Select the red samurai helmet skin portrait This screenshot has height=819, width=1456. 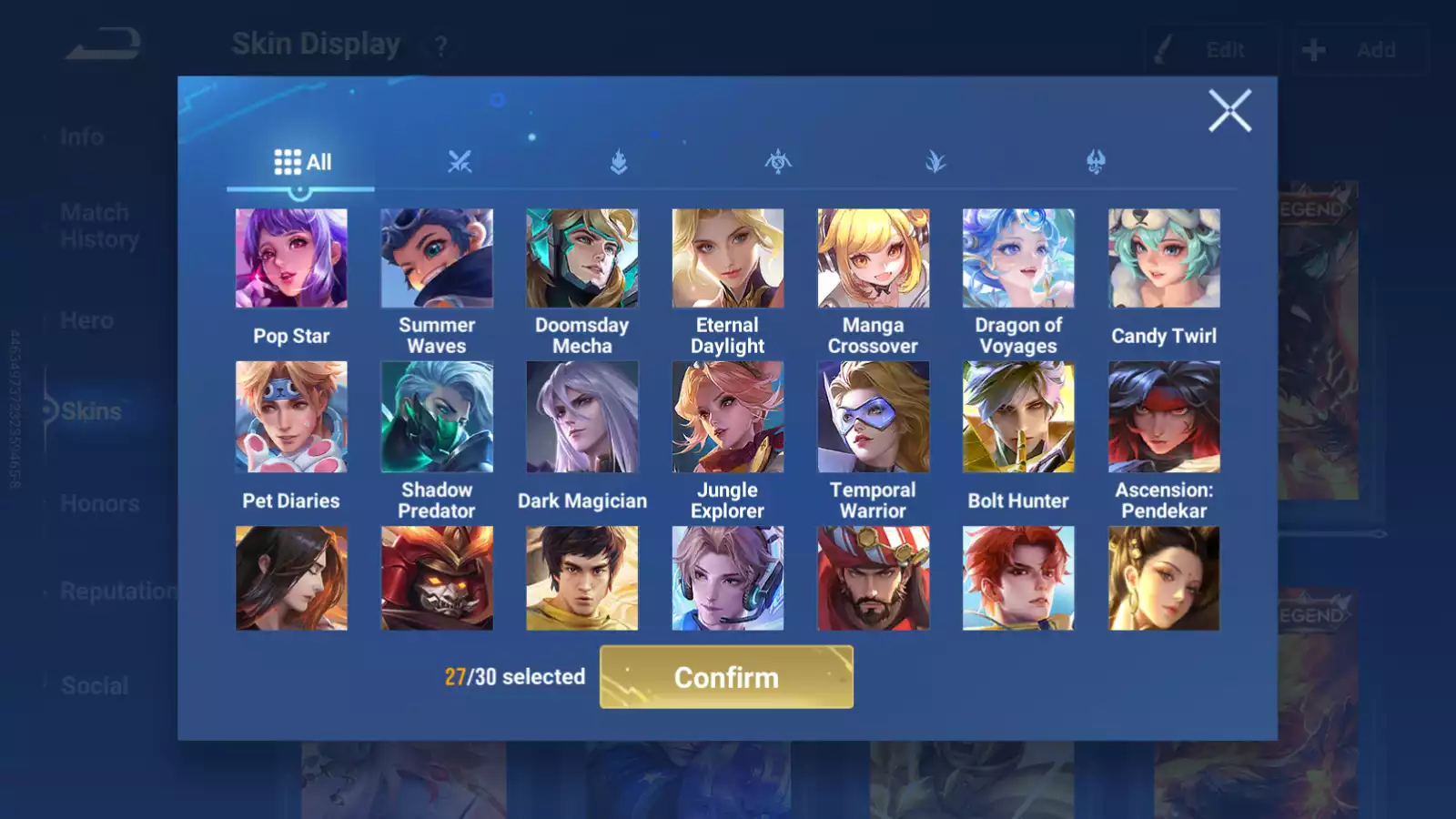(x=437, y=578)
